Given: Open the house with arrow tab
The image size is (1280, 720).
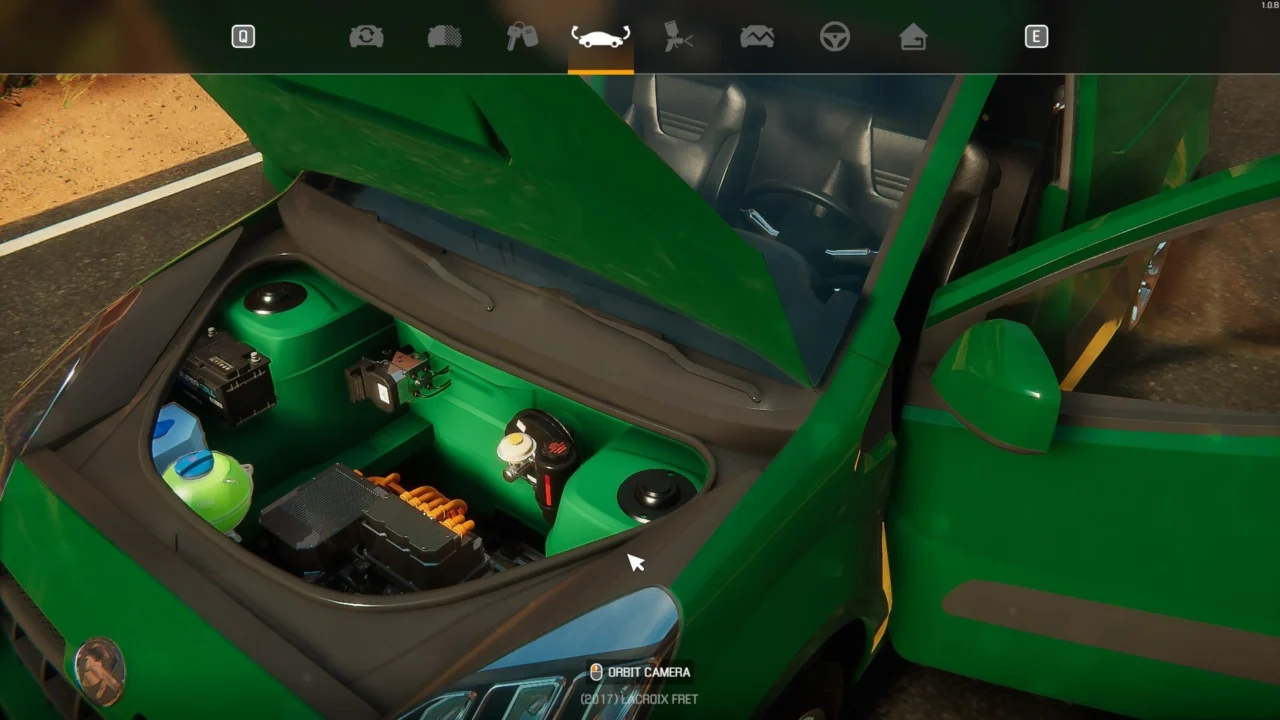Looking at the screenshot, I should 913,37.
